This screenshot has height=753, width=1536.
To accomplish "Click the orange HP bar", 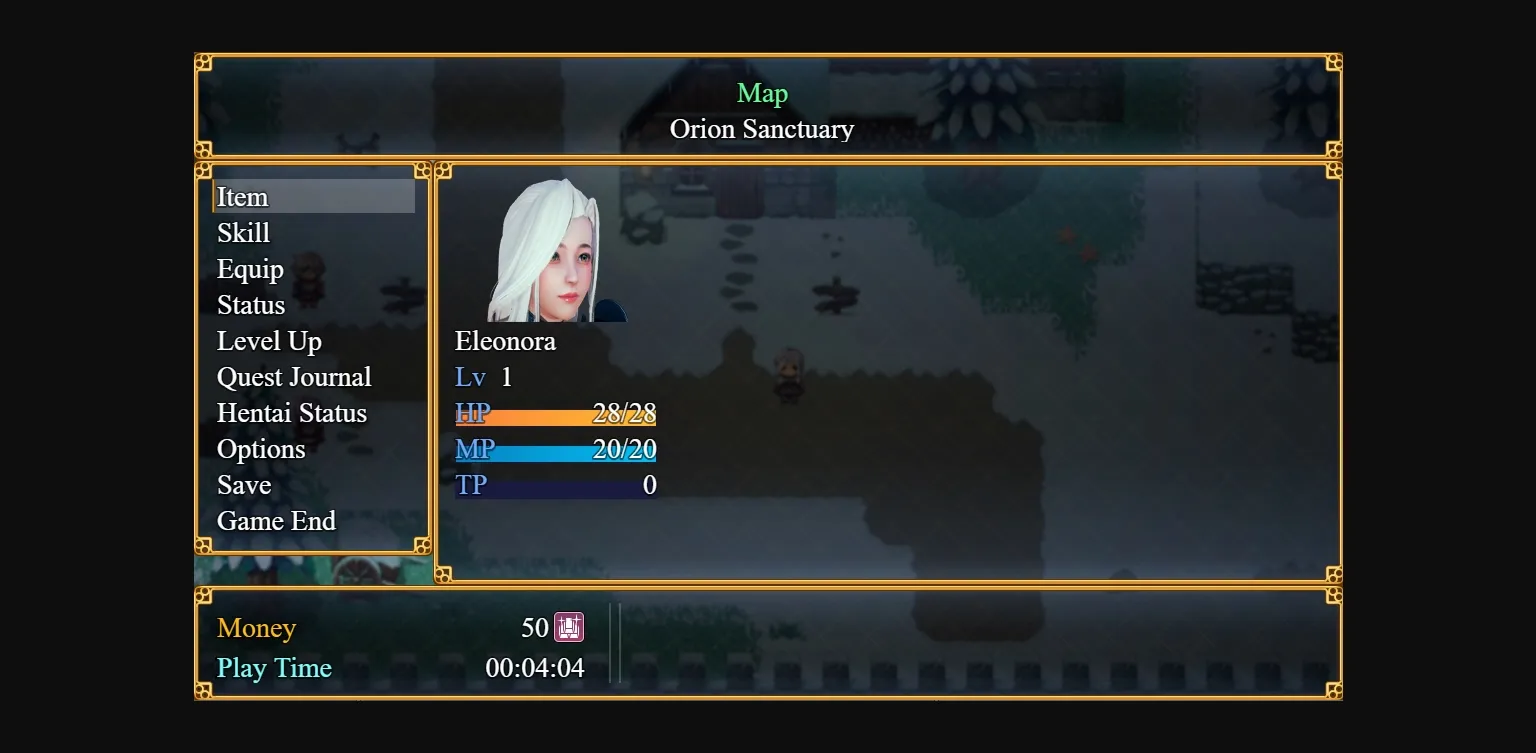I will click(x=555, y=413).
